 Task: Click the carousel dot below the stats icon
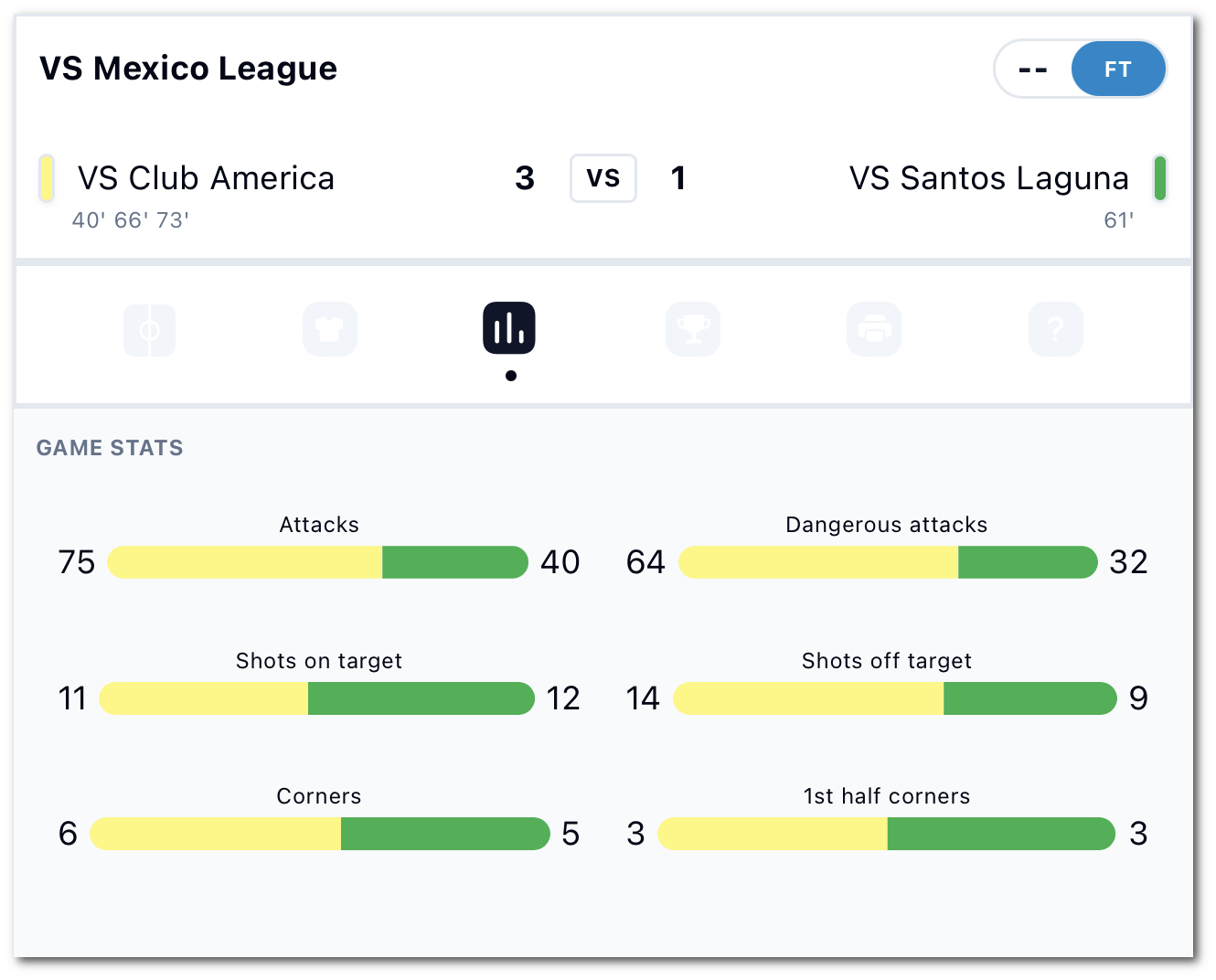(511, 375)
